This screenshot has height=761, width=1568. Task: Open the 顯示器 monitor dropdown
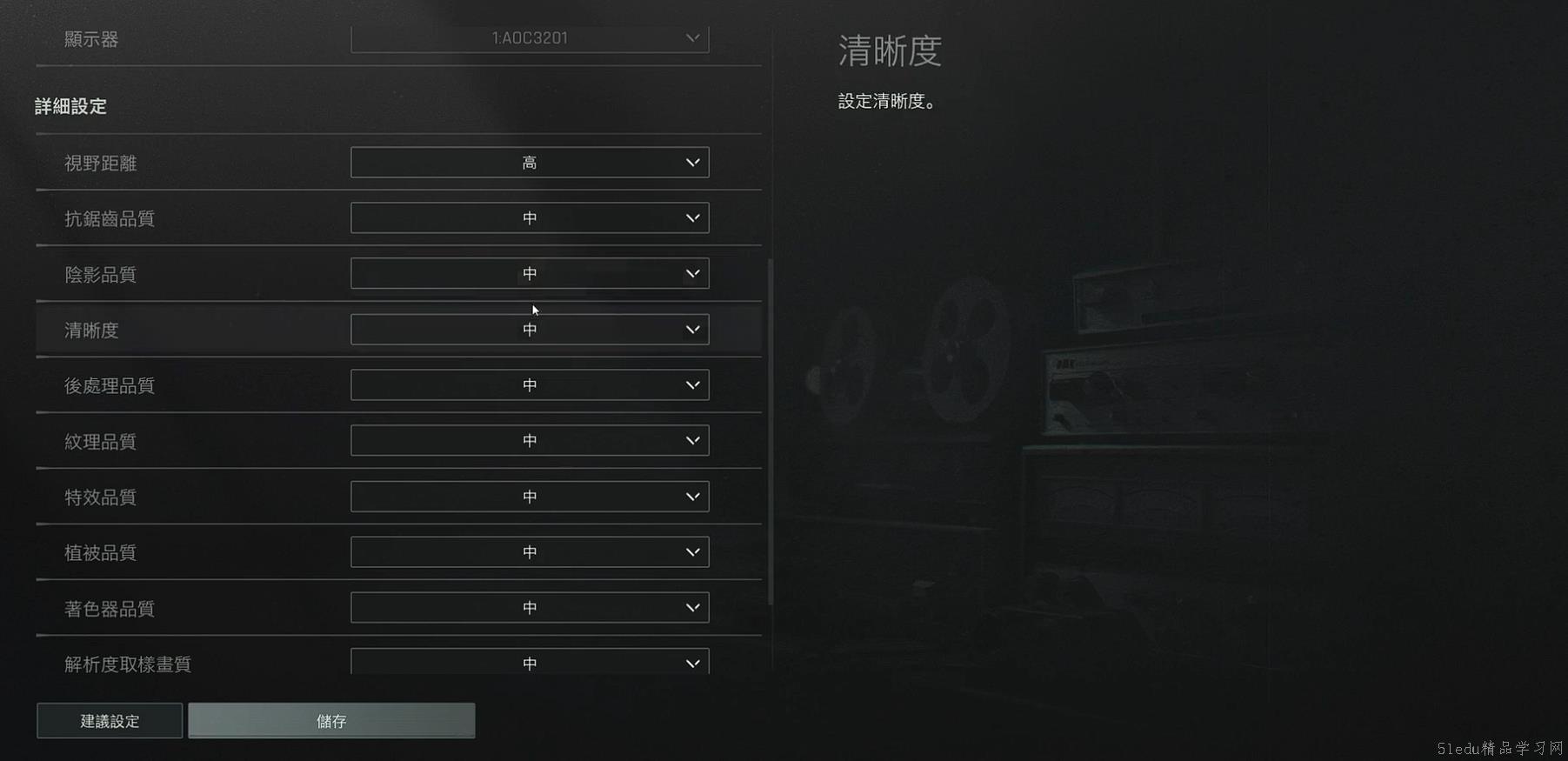pos(530,38)
